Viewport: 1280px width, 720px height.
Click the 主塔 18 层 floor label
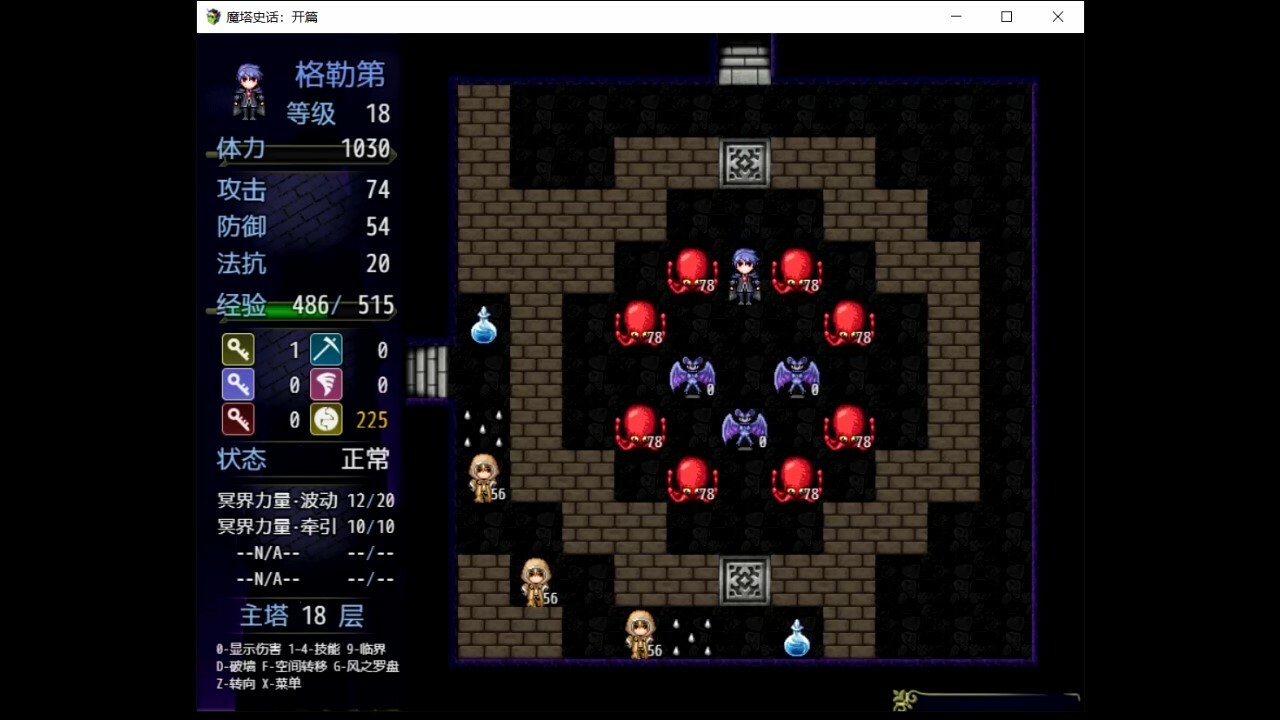click(300, 616)
